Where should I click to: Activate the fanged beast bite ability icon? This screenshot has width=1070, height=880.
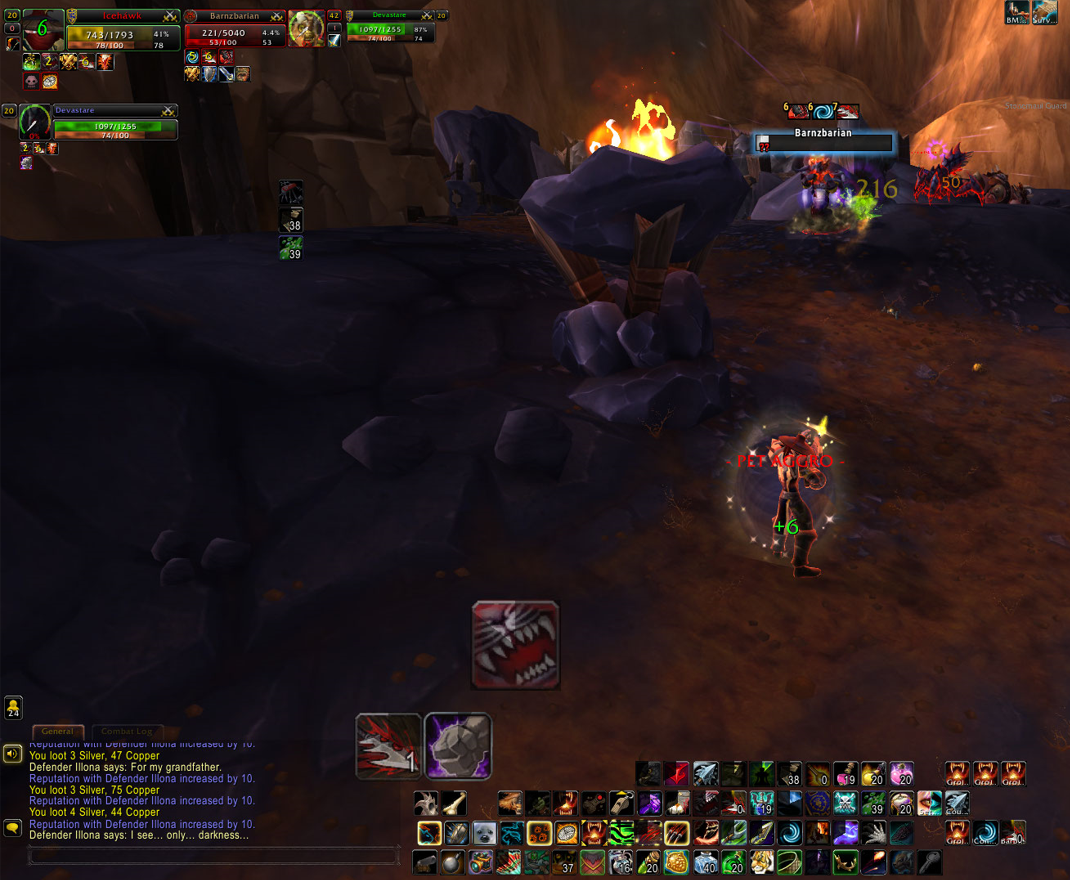tap(515, 645)
